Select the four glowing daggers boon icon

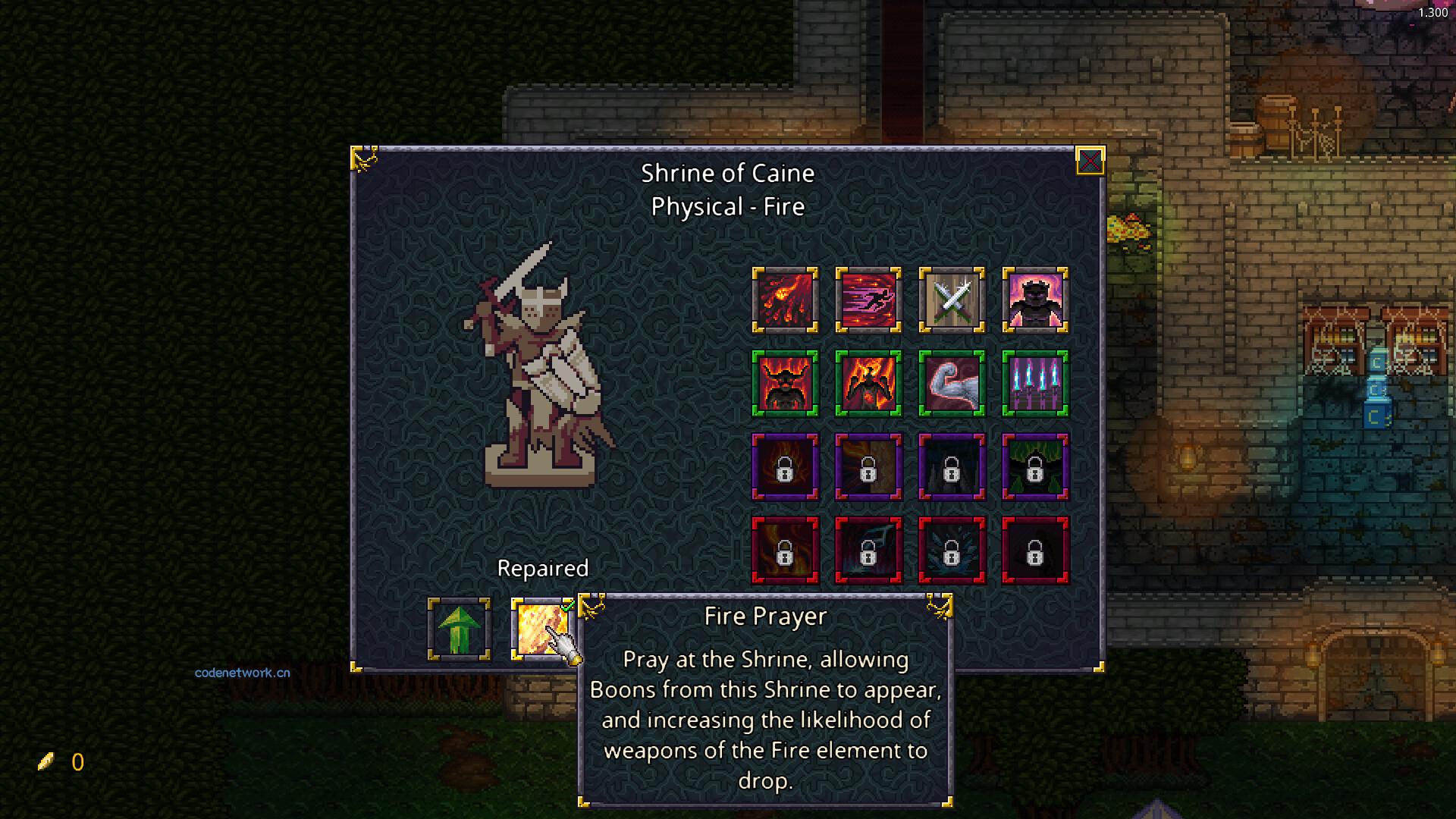[x=1035, y=384]
